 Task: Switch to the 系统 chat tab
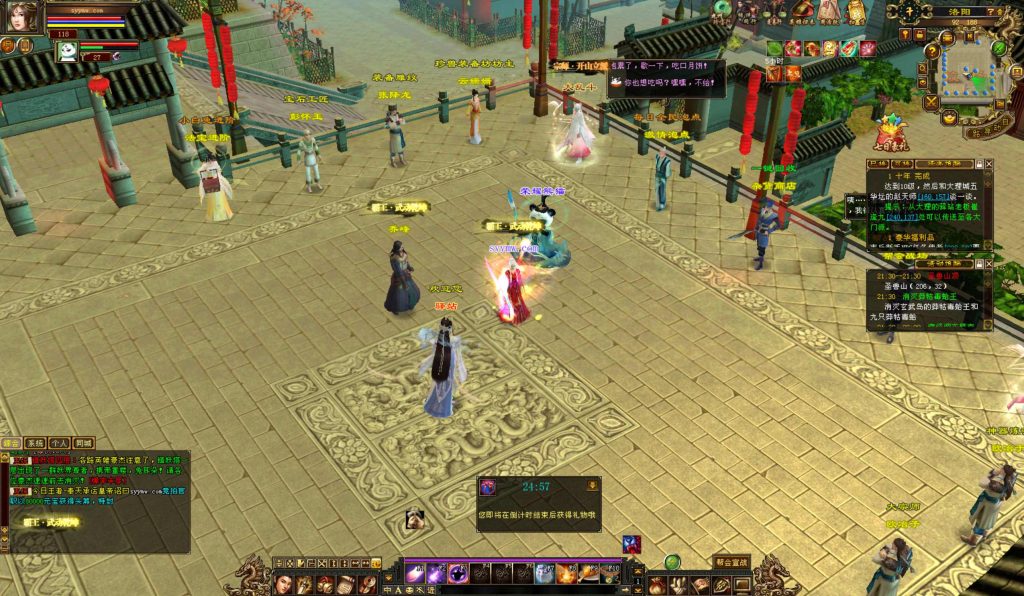click(x=35, y=443)
